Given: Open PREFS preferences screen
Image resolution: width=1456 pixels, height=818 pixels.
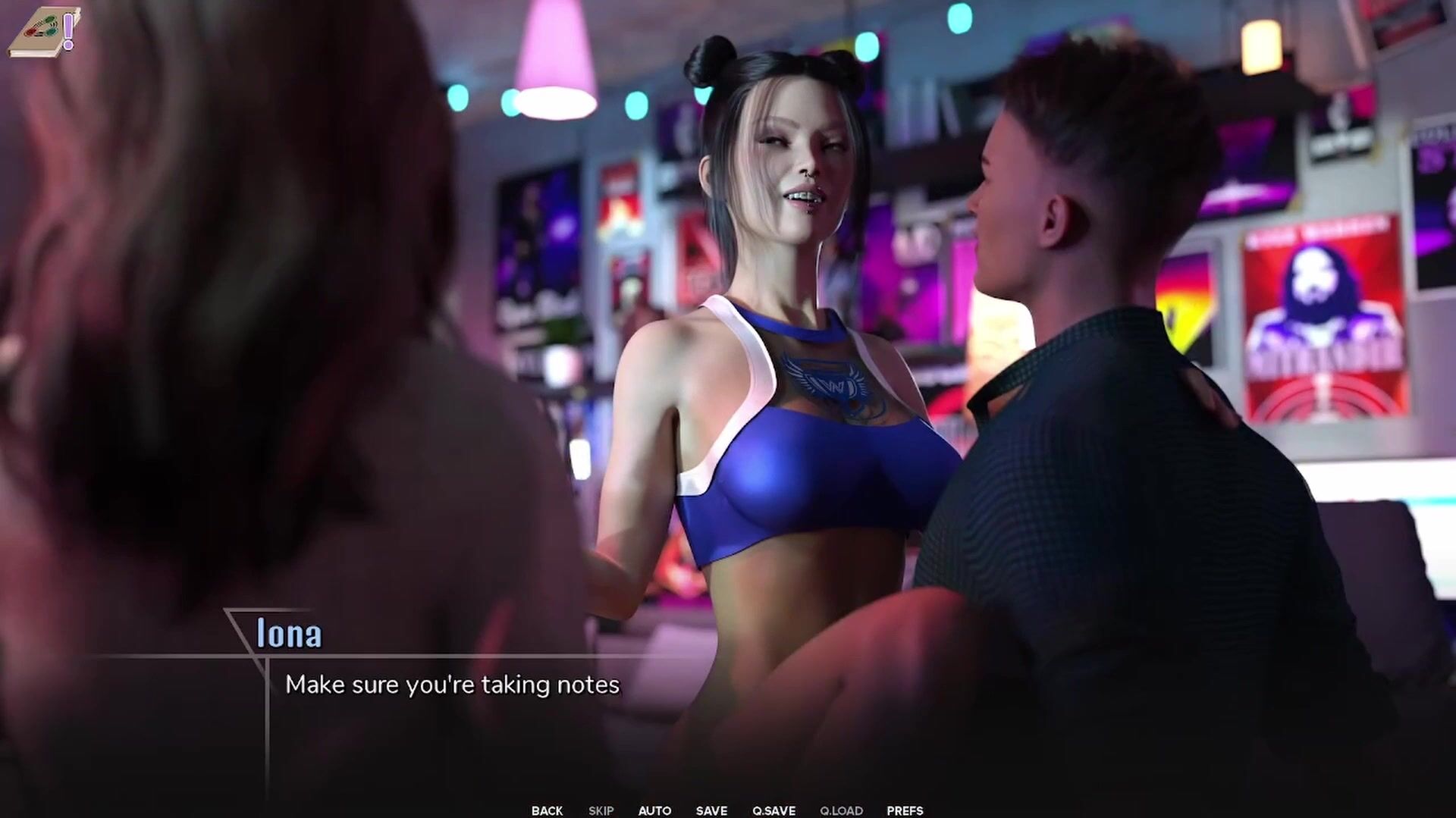Looking at the screenshot, I should point(905,810).
